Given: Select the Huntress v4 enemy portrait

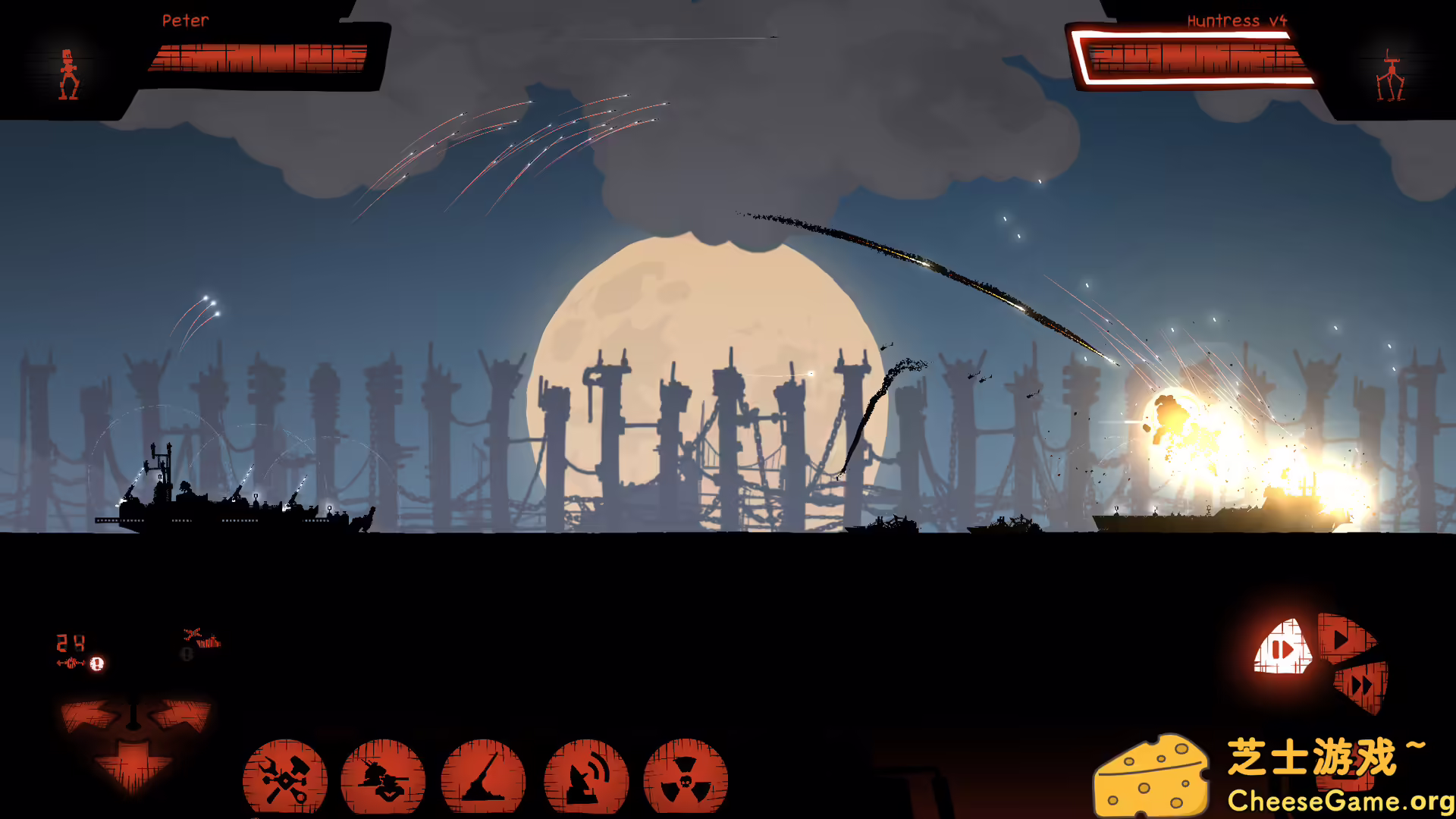Looking at the screenshot, I should [1390, 76].
